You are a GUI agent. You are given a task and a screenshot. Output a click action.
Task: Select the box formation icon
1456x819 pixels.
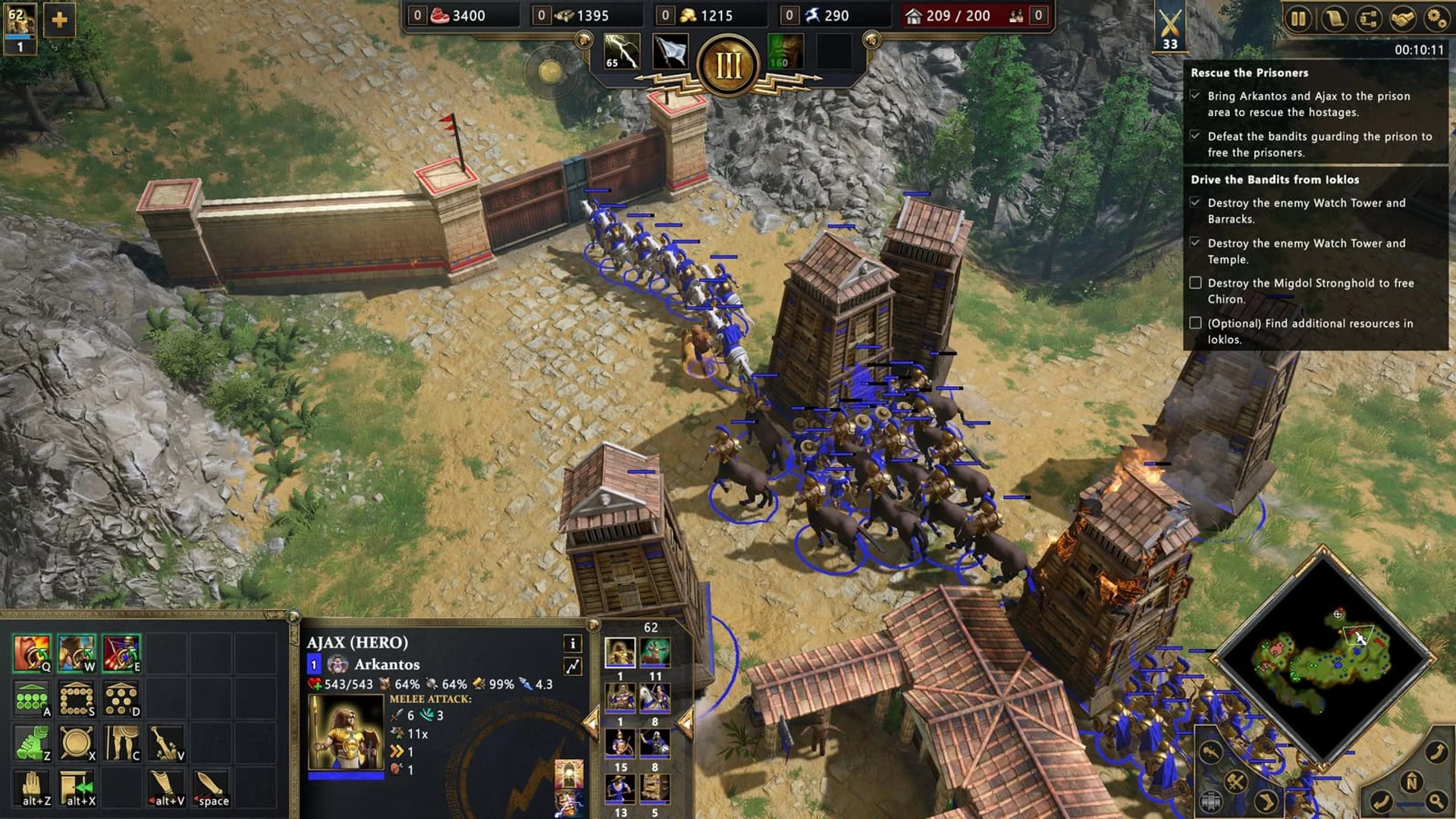point(76,698)
